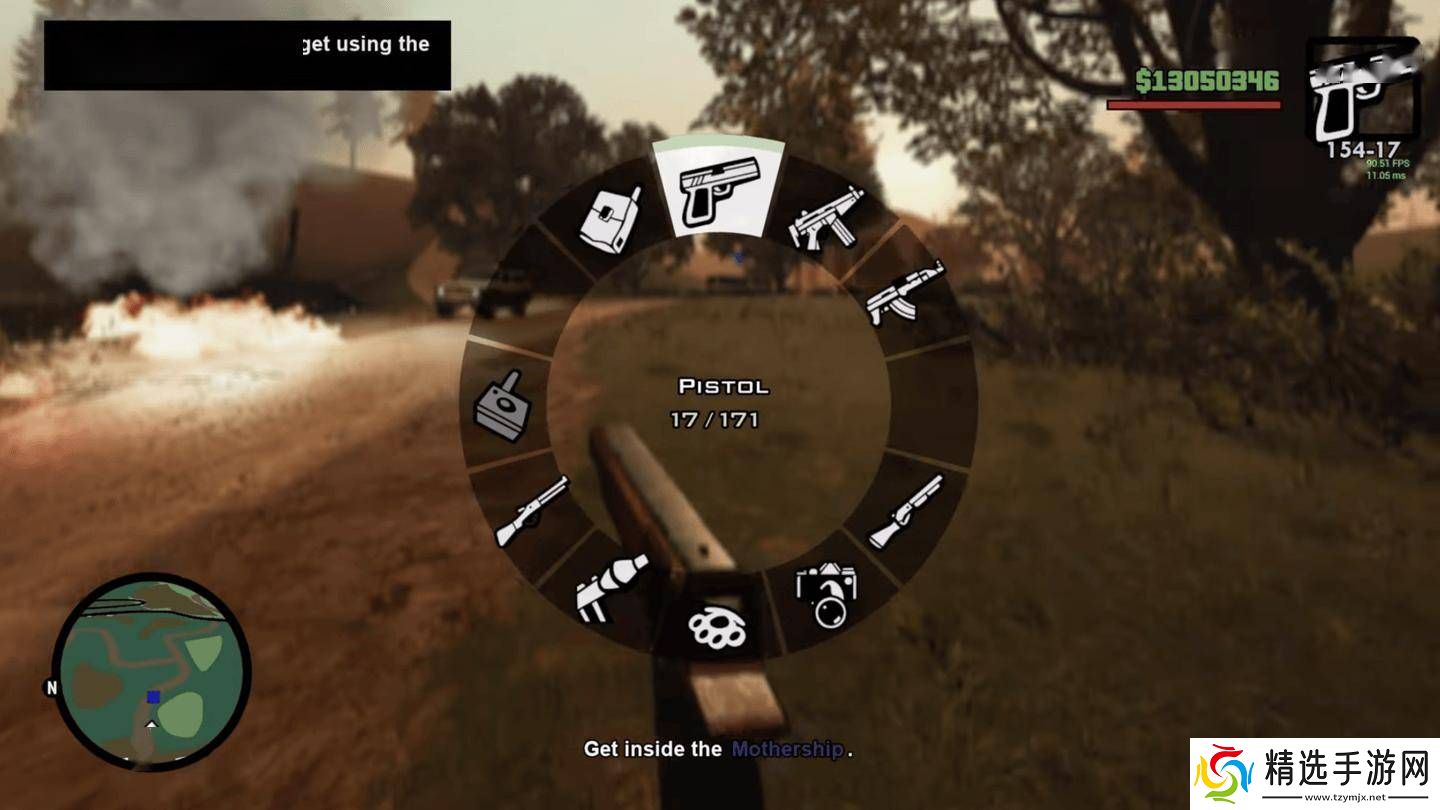
Task: Switch to brass knuckles
Action: click(718, 626)
